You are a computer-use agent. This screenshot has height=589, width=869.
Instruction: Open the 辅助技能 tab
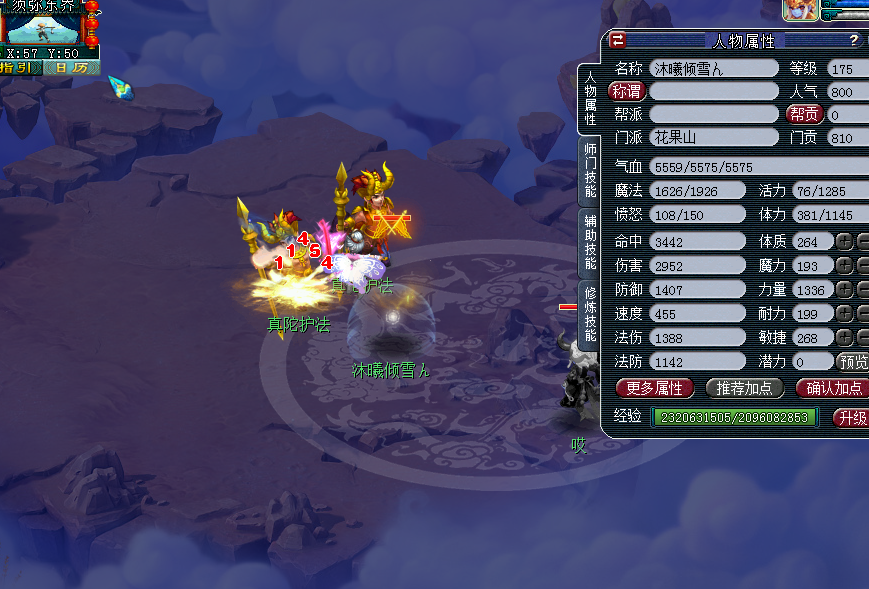(590, 241)
